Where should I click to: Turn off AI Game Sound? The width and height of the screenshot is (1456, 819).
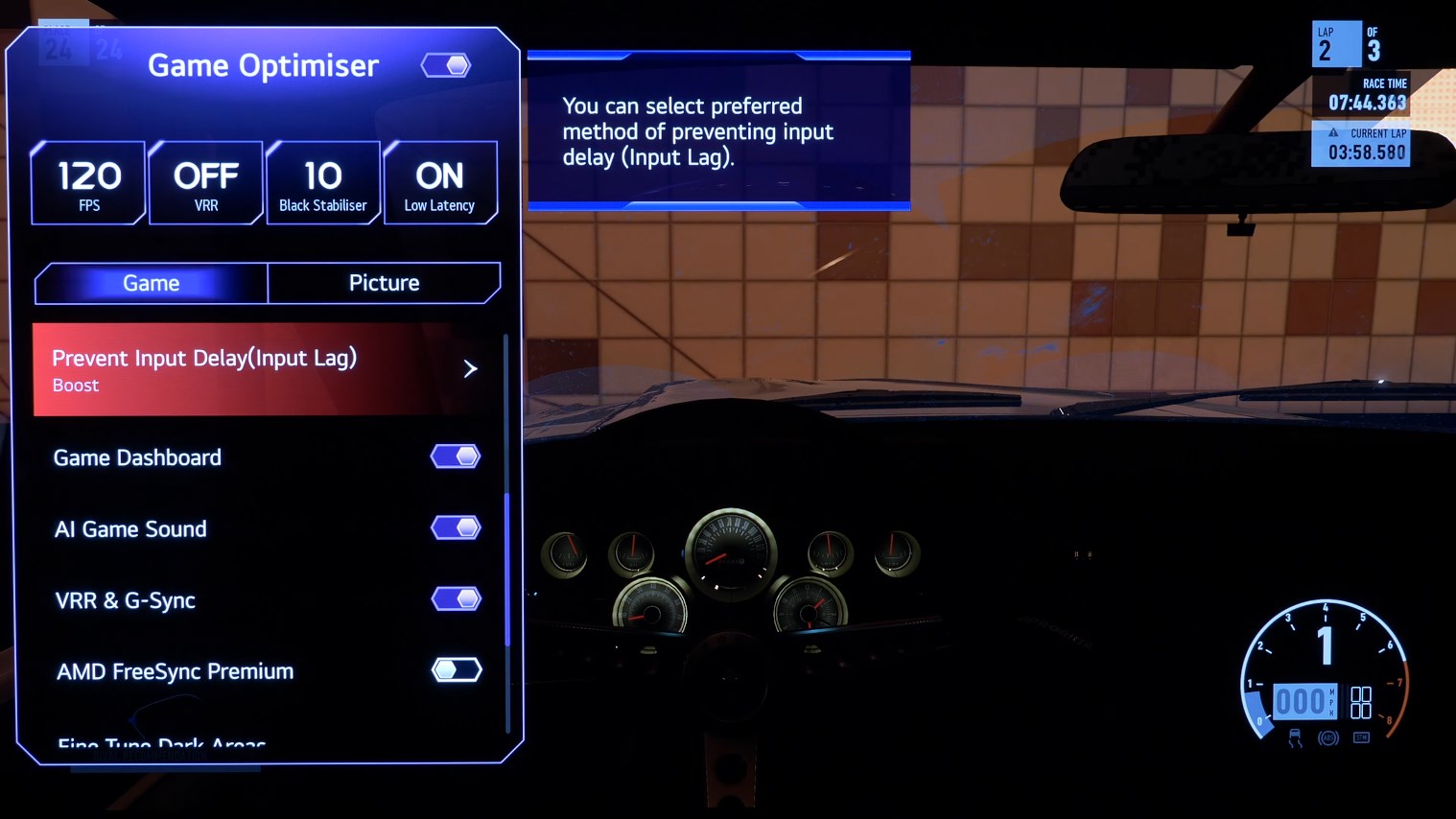(x=456, y=527)
